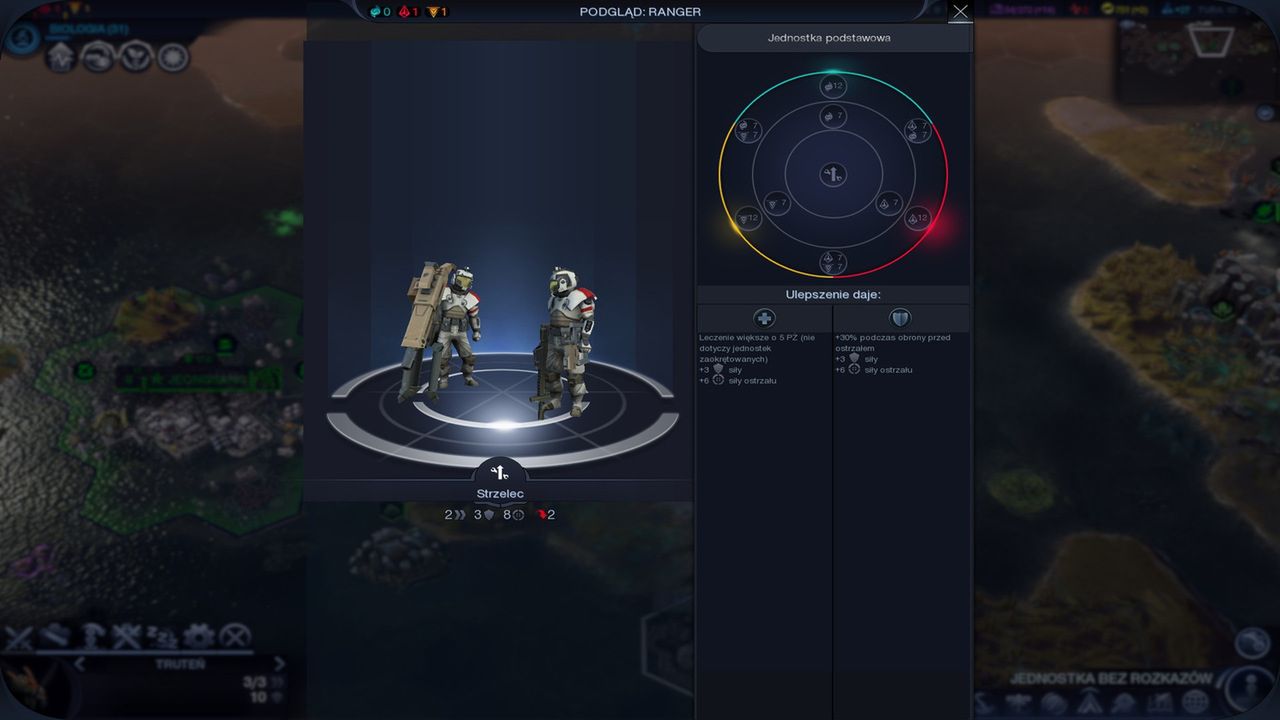Select the central Strzelec unit icon on the wheel
1280x720 pixels.
click(831, 174)
